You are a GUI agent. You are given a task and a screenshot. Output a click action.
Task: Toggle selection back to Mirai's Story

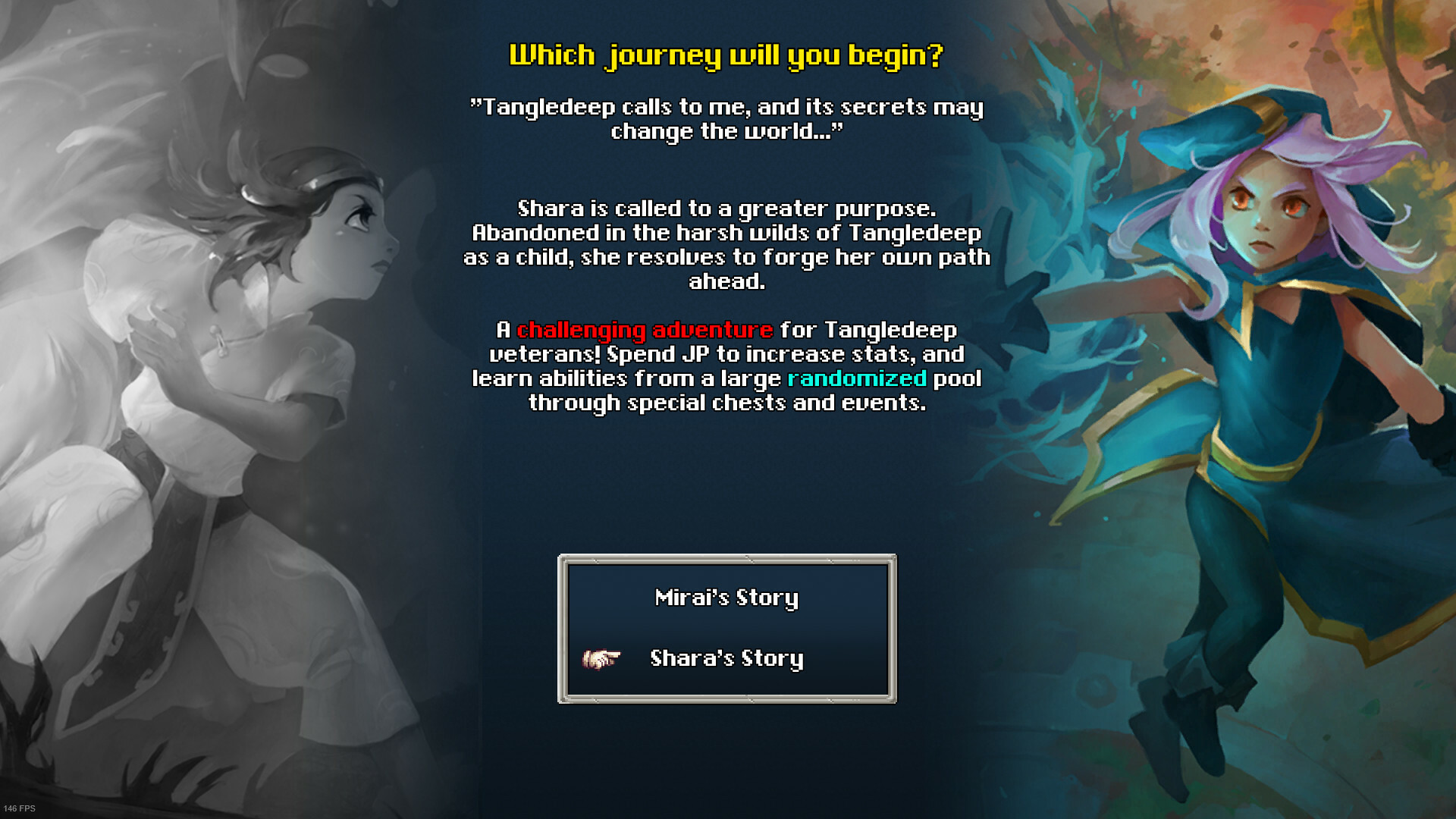point(726,598)
